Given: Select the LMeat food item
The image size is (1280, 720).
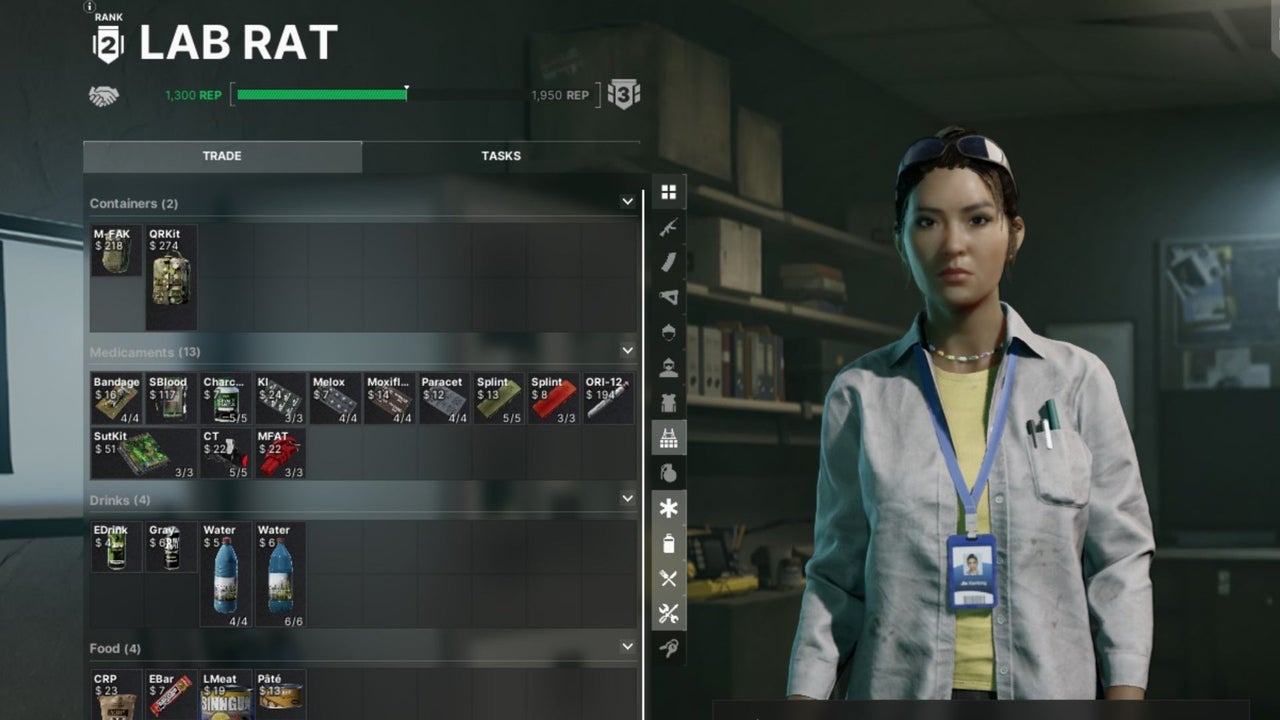Looking at the screenshot, I should [x=226, y=694].
